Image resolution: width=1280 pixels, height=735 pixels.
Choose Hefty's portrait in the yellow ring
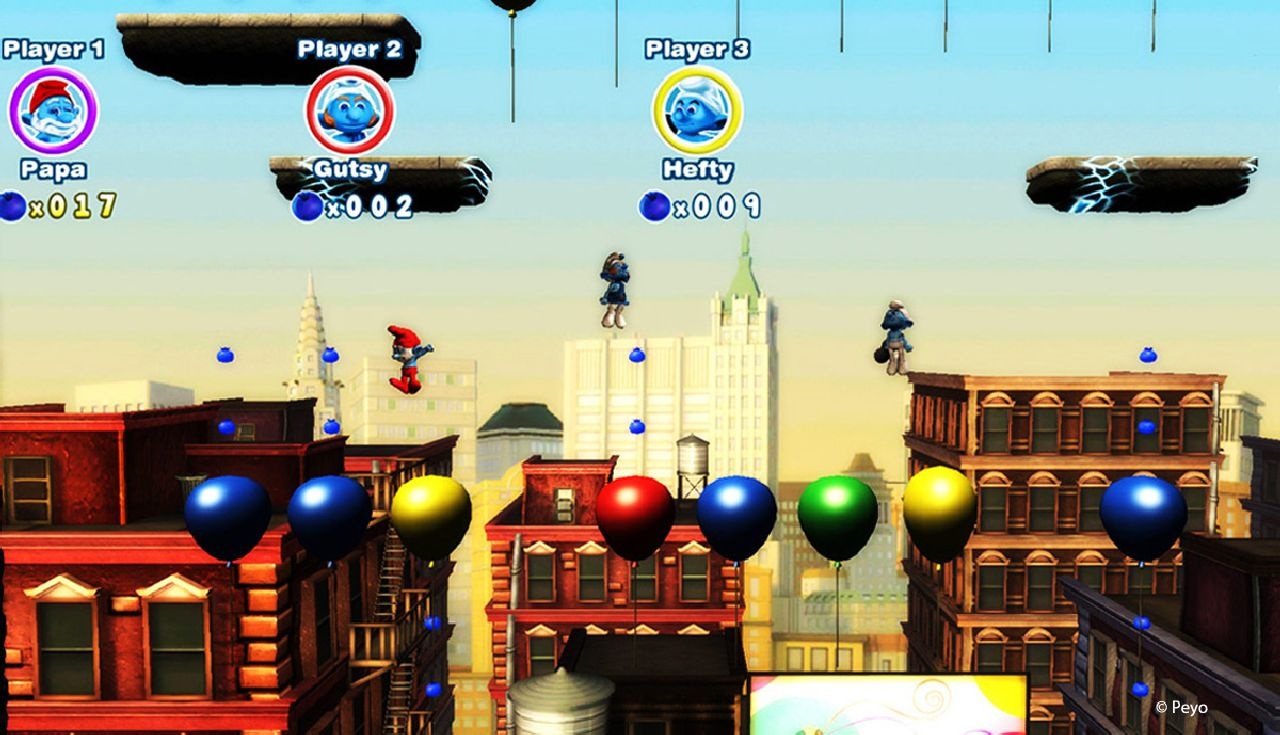click(697, 110)
